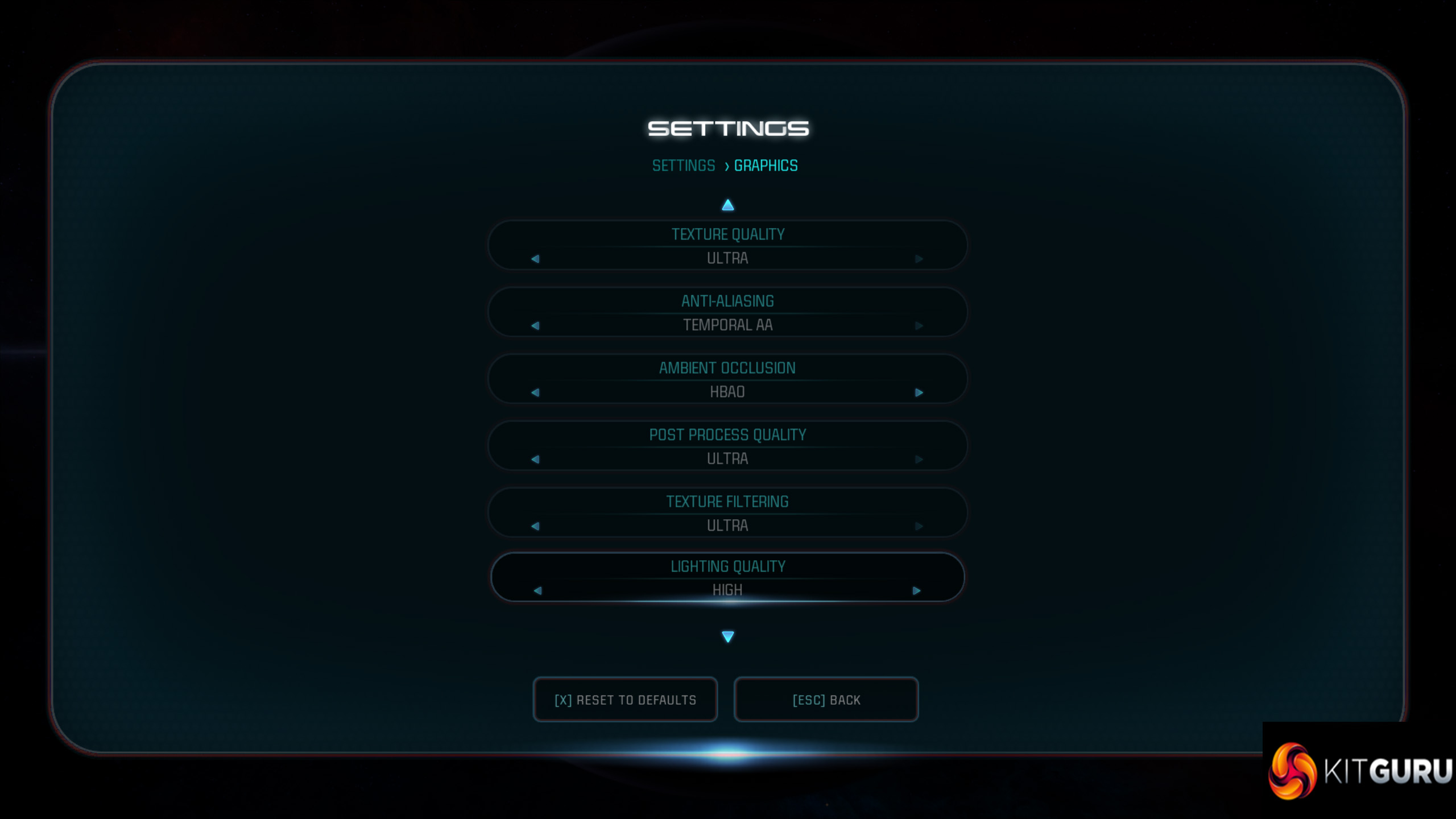Click the down arrow below the settings list
The width and height of the screenshot is (1456, 819).
pyautogui.click(x=727, y=636)
